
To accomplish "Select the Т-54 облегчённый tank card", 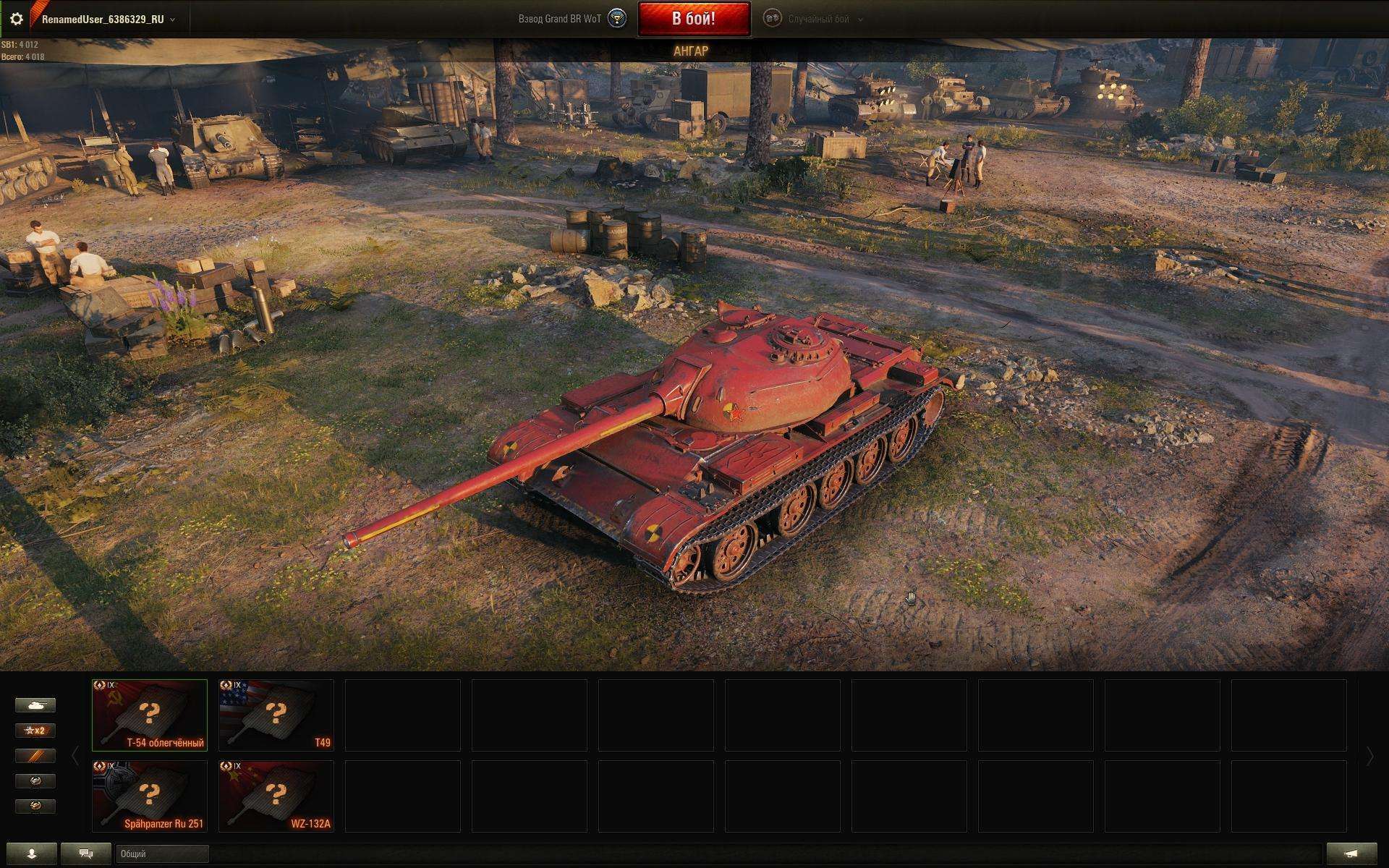I will (150, 715).
